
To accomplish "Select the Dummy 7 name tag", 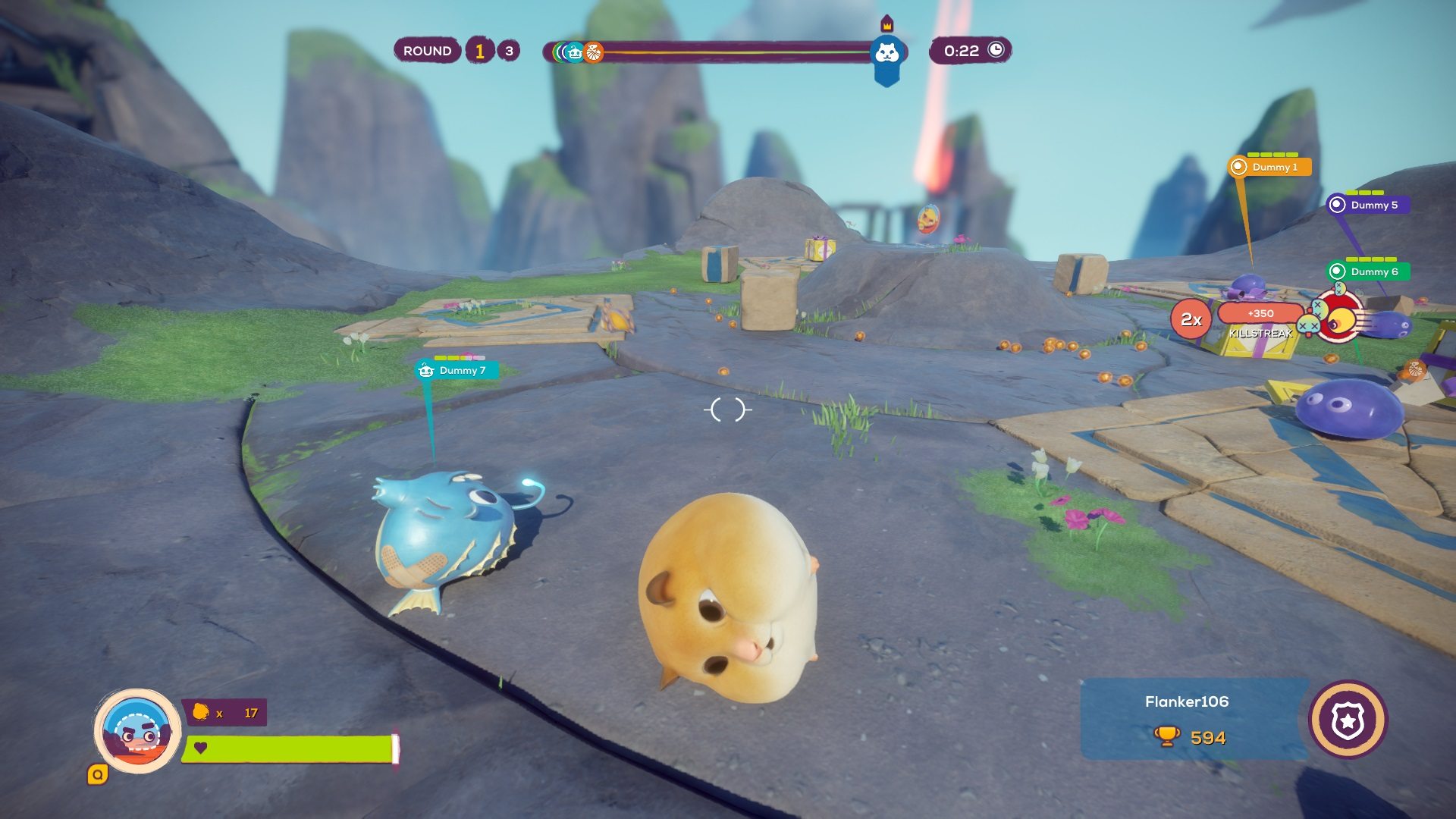I will click(x=457, y=370).
